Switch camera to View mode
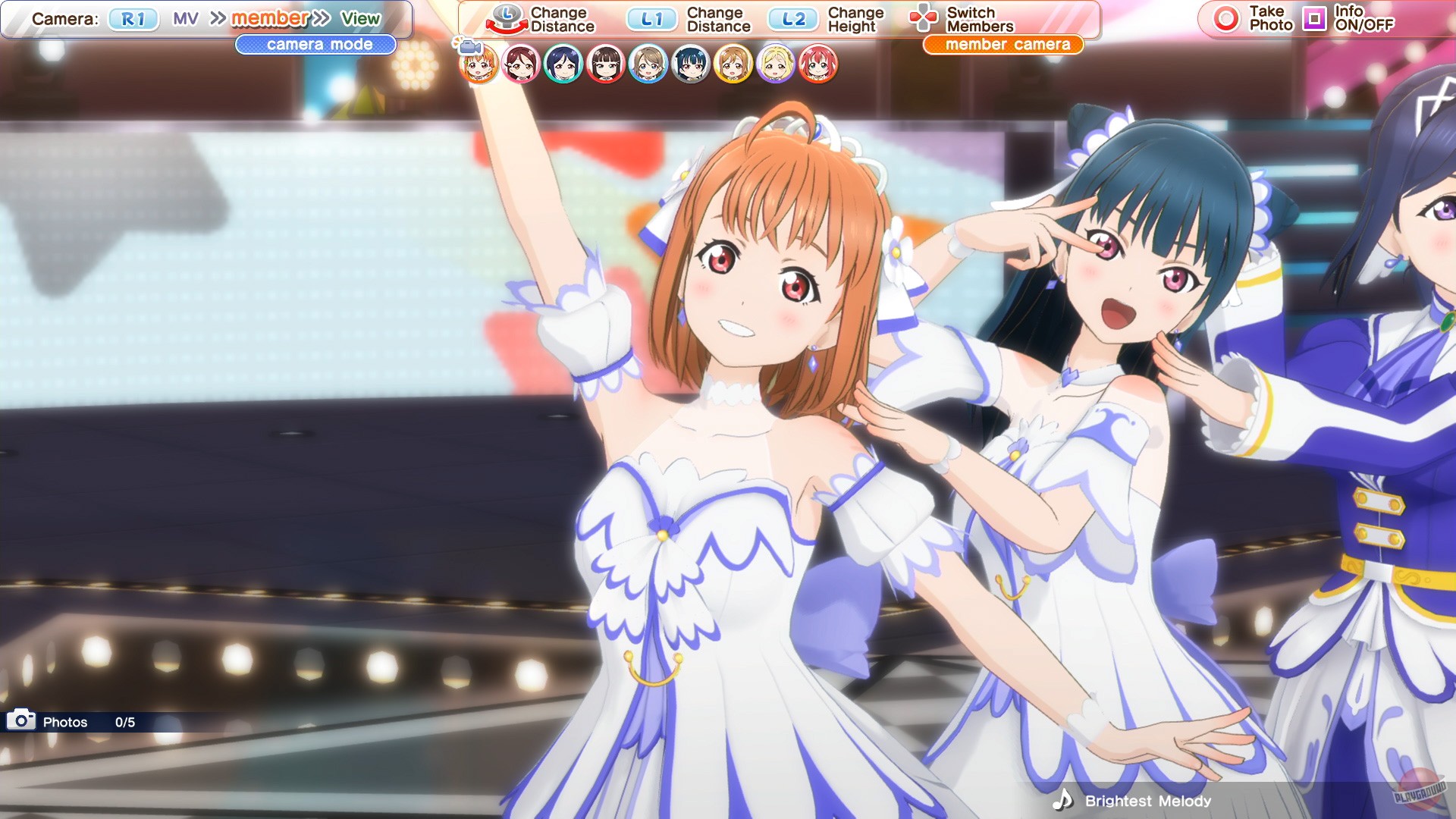The image size is (1456, 819). (x=362, y=17)
